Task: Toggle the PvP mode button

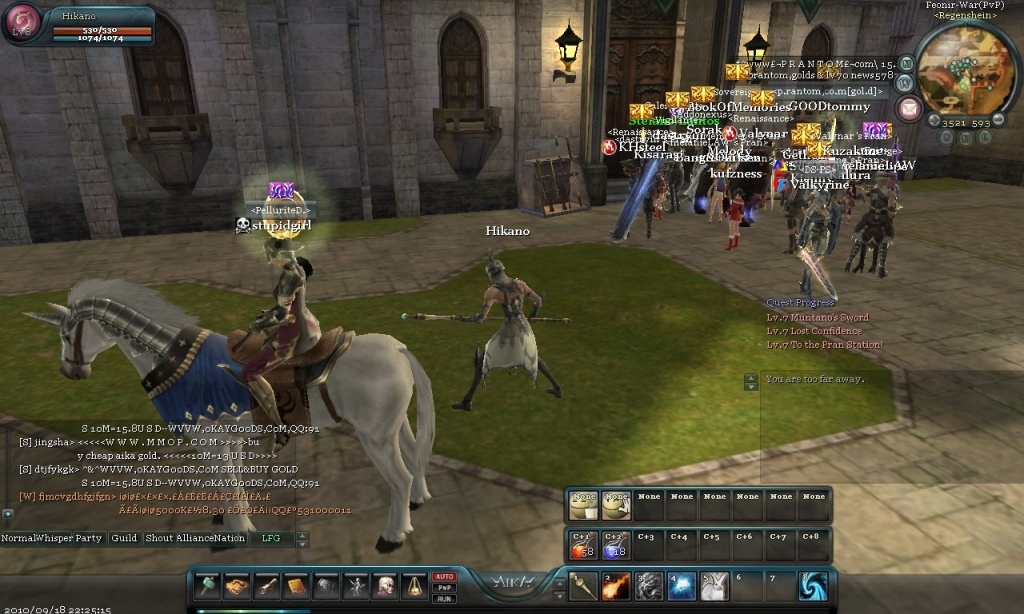Action: (x=445, y=587)
